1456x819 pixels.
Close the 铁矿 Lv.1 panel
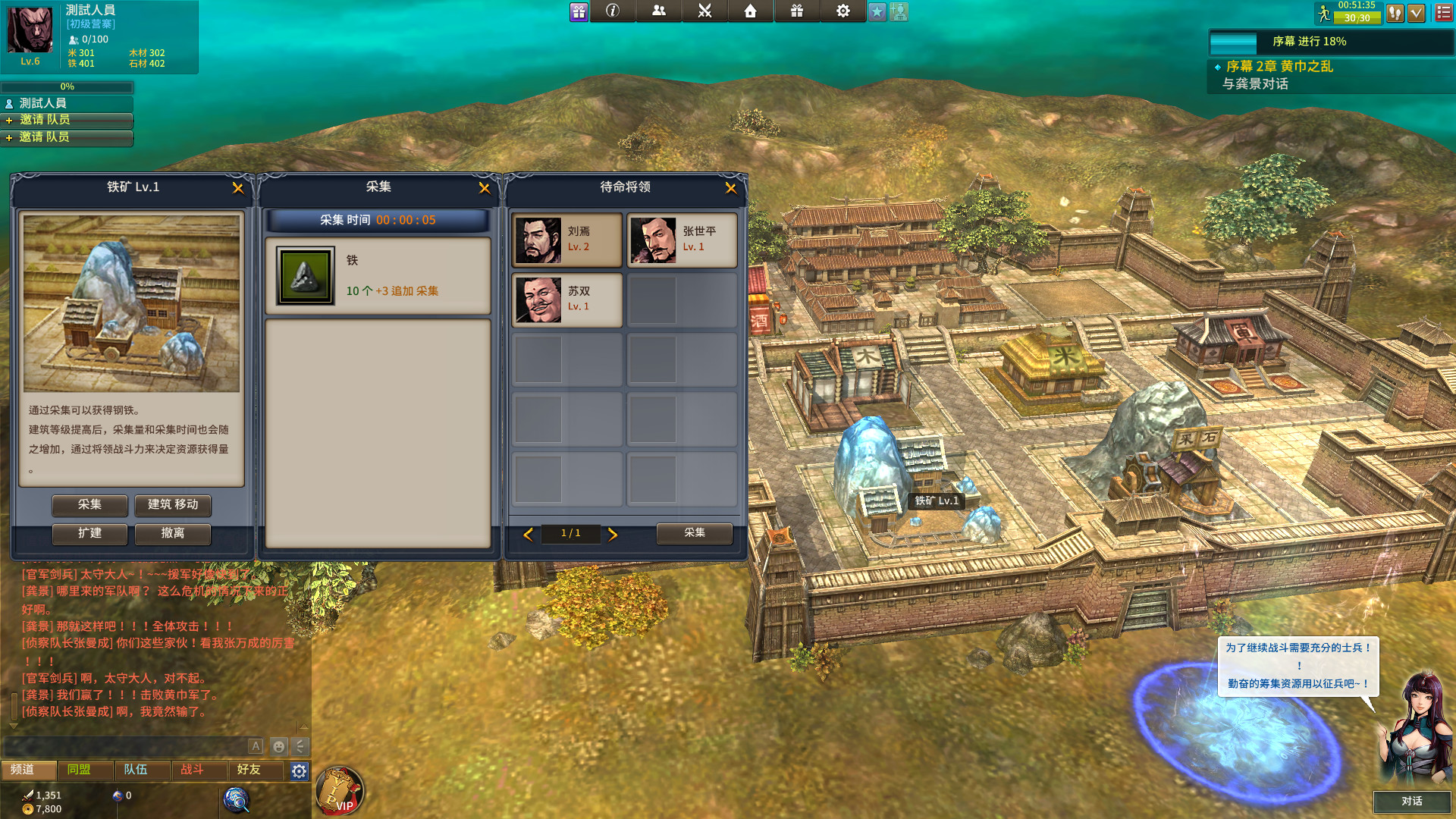tap(237, 188)
